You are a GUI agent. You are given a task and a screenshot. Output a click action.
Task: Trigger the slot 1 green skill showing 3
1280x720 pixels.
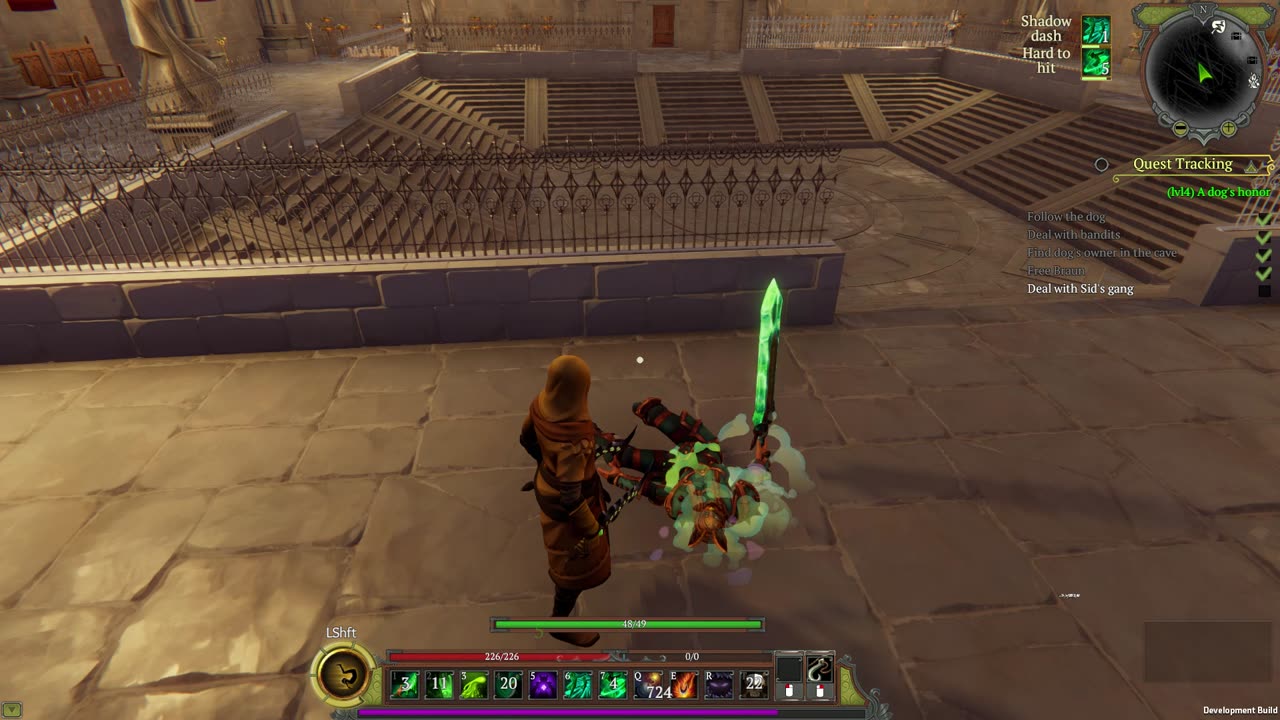coord(405,685)
